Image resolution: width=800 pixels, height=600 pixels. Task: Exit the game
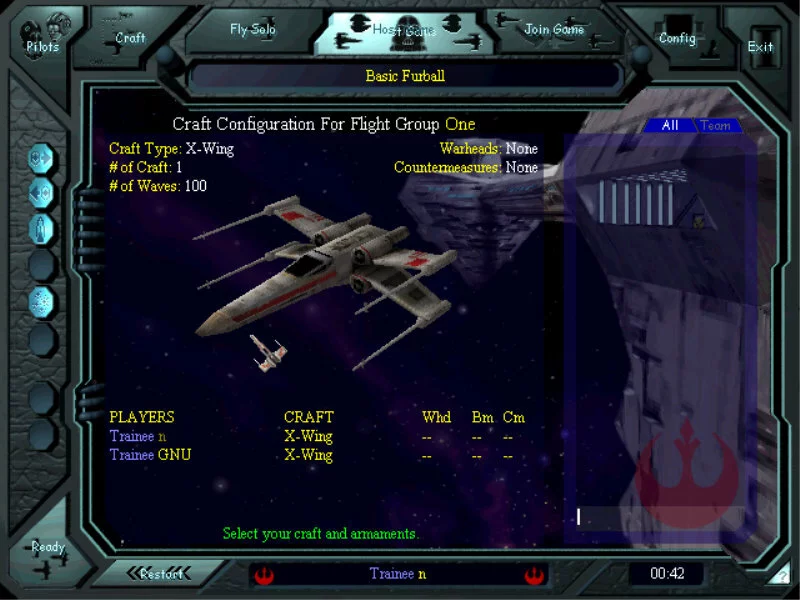click(x=760, y=46)
